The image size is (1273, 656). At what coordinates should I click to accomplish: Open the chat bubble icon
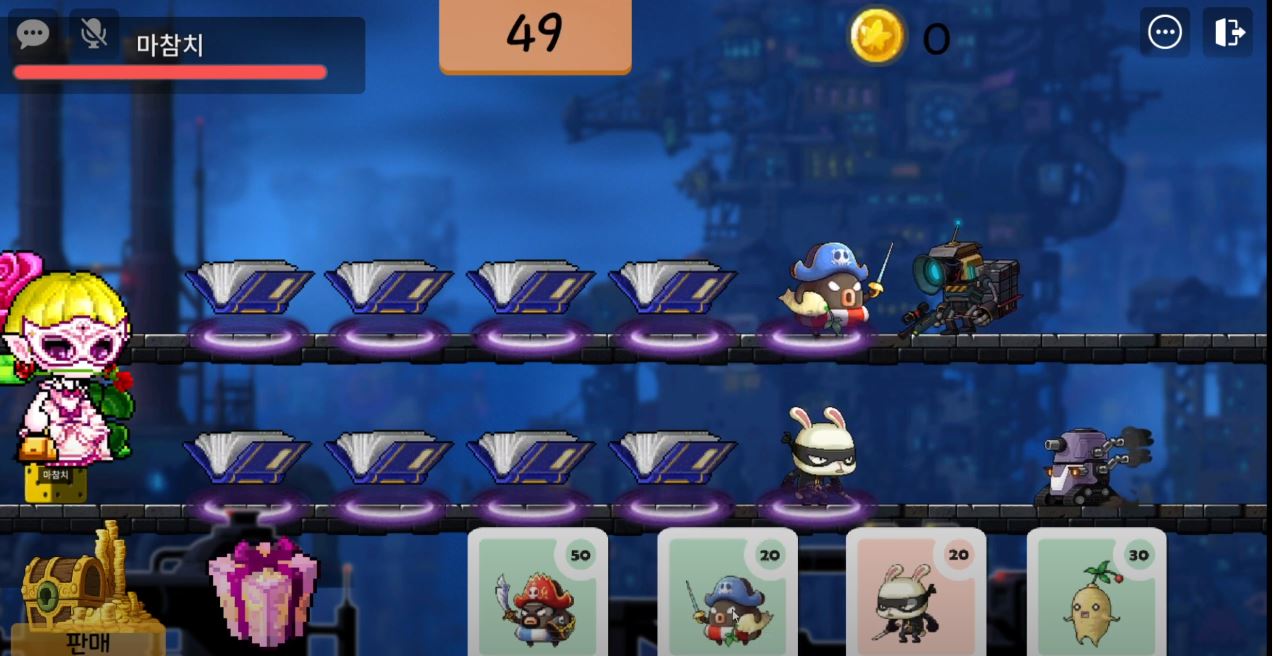(32, 33)
